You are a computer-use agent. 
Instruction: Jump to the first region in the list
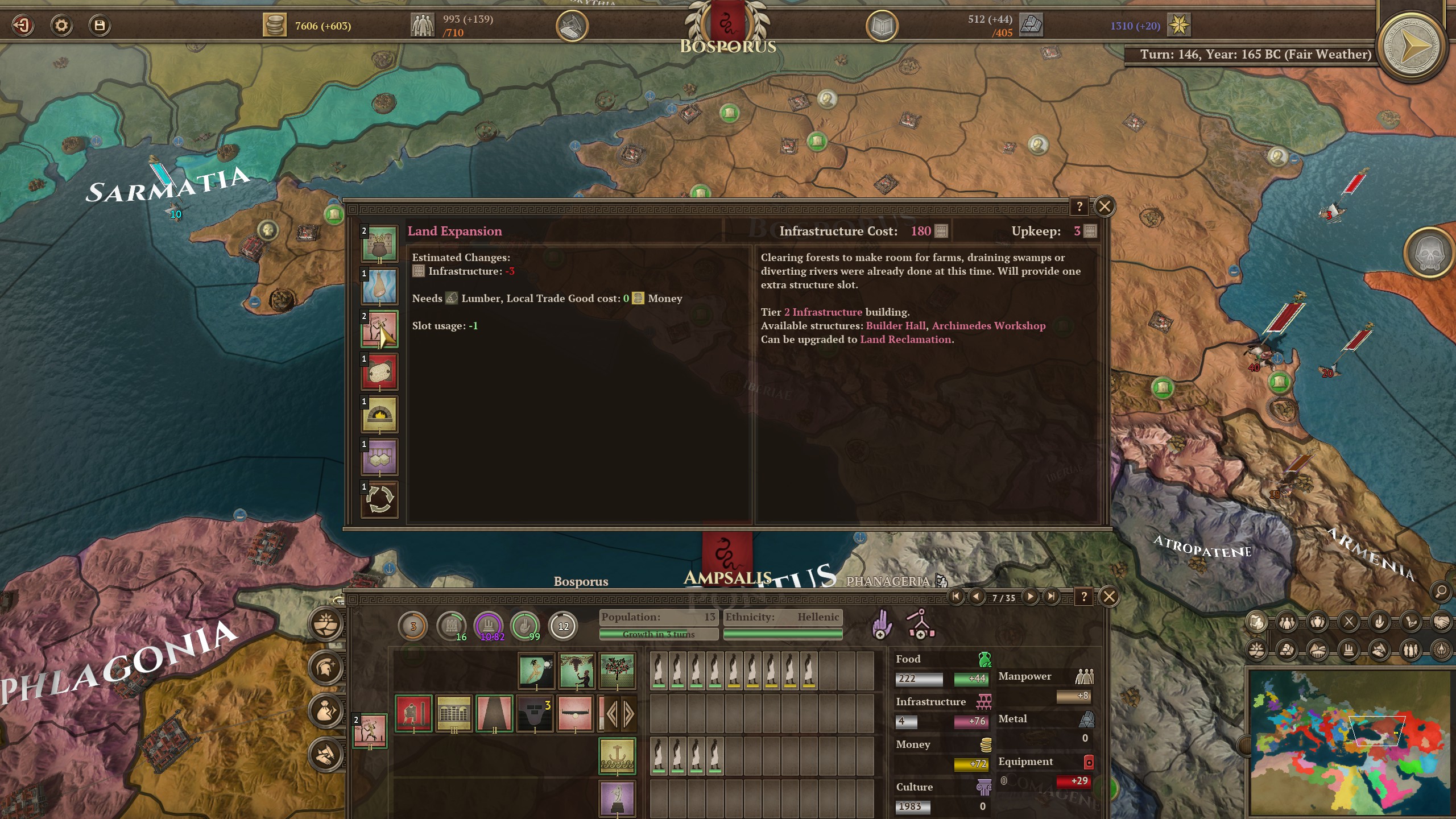[955, 597]
